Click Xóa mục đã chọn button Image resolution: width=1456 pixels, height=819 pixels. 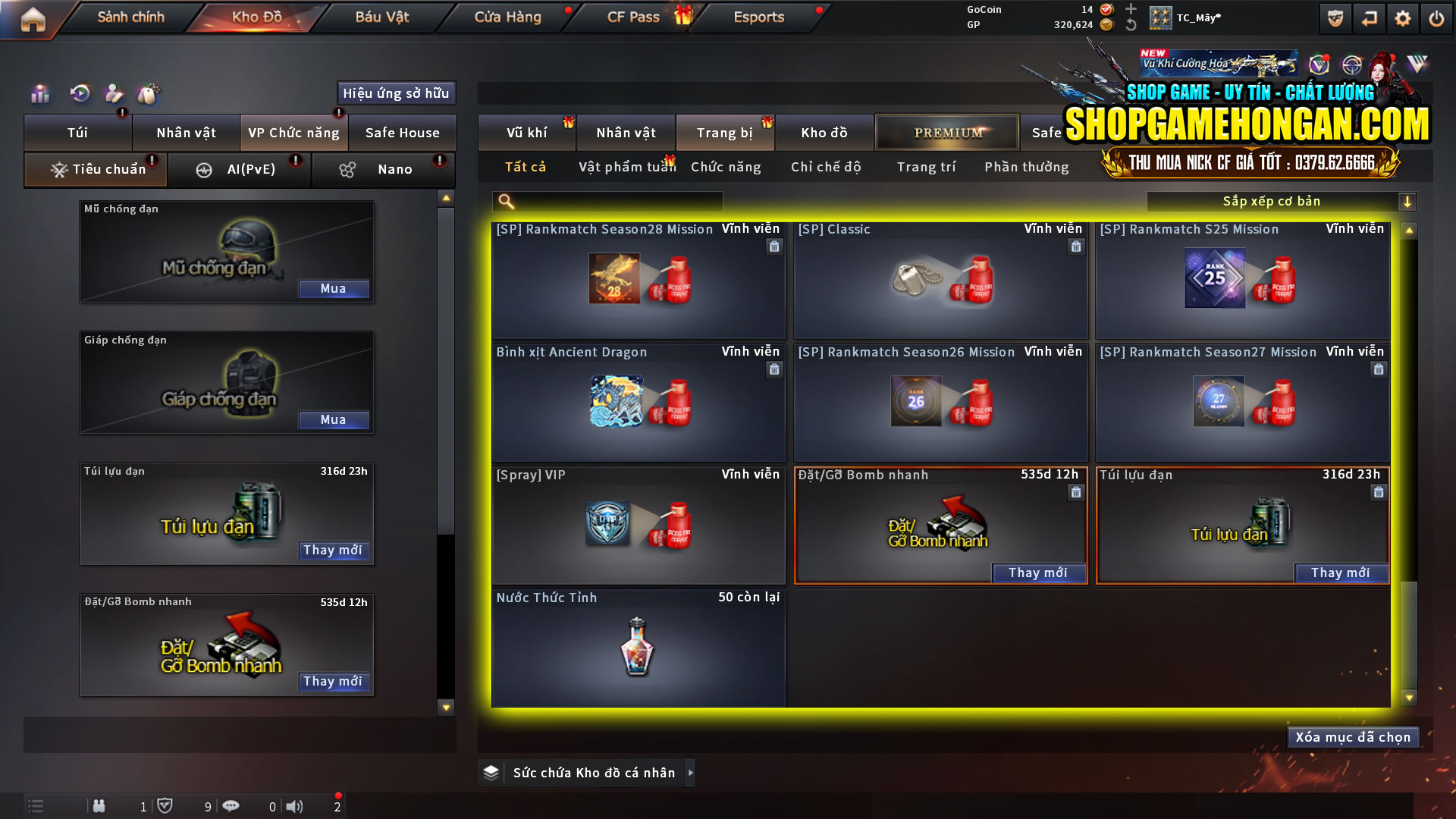(x=1353, y=736)
